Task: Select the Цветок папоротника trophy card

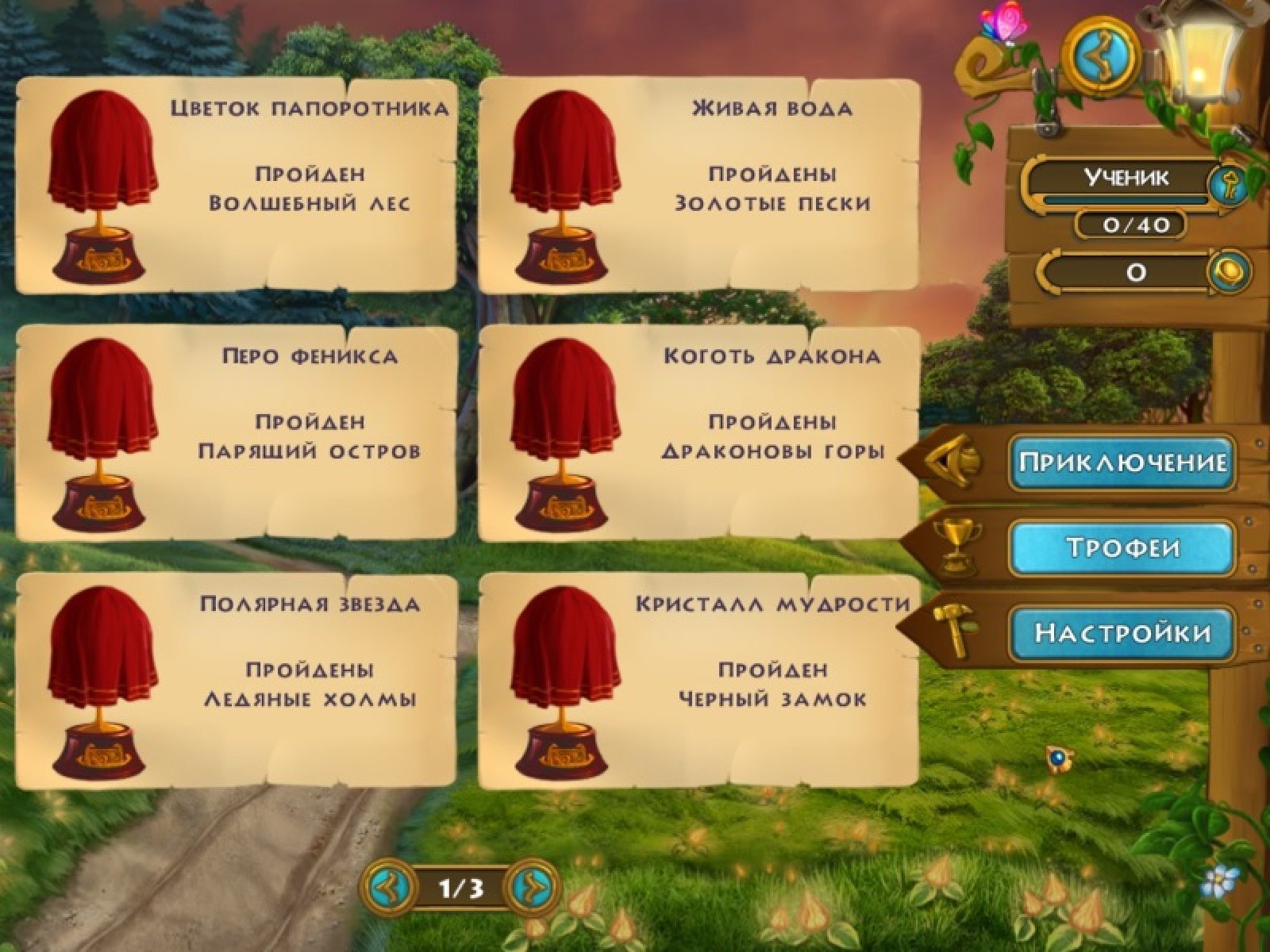Action: (237, 186)
